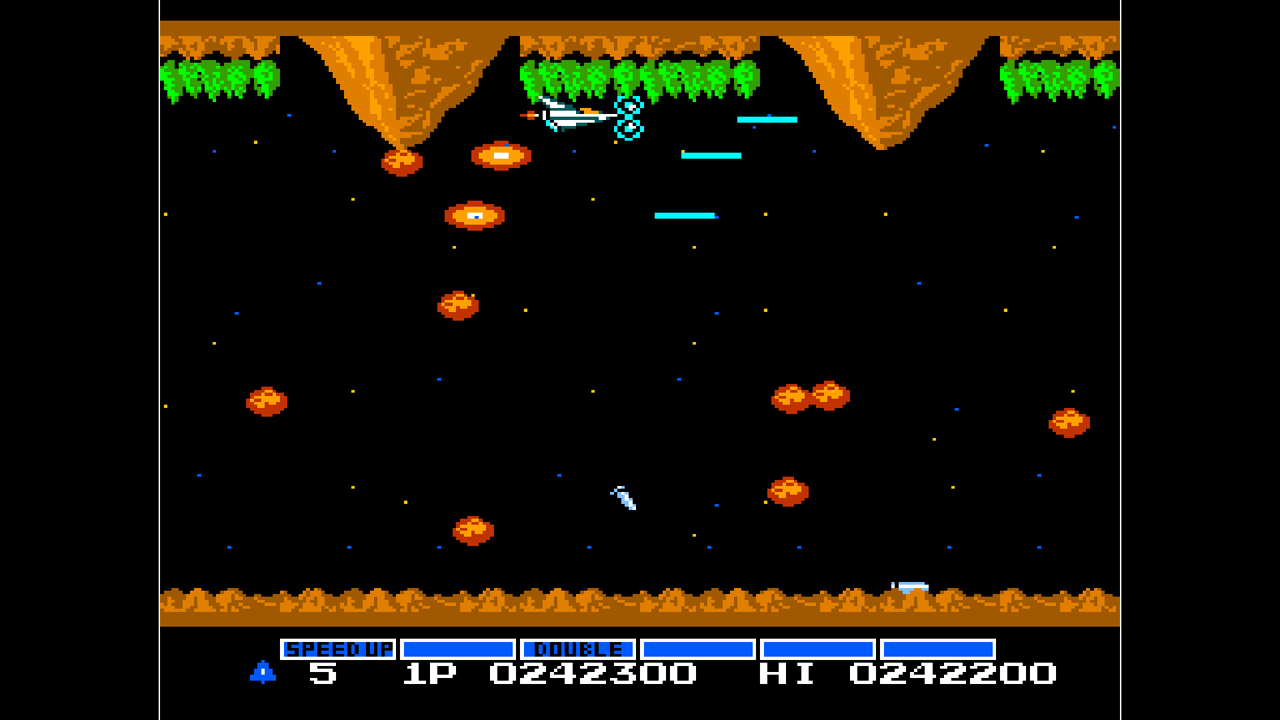
Task: Select the cyan shield rings on the ship's nose
Action: tap(630, 118)
